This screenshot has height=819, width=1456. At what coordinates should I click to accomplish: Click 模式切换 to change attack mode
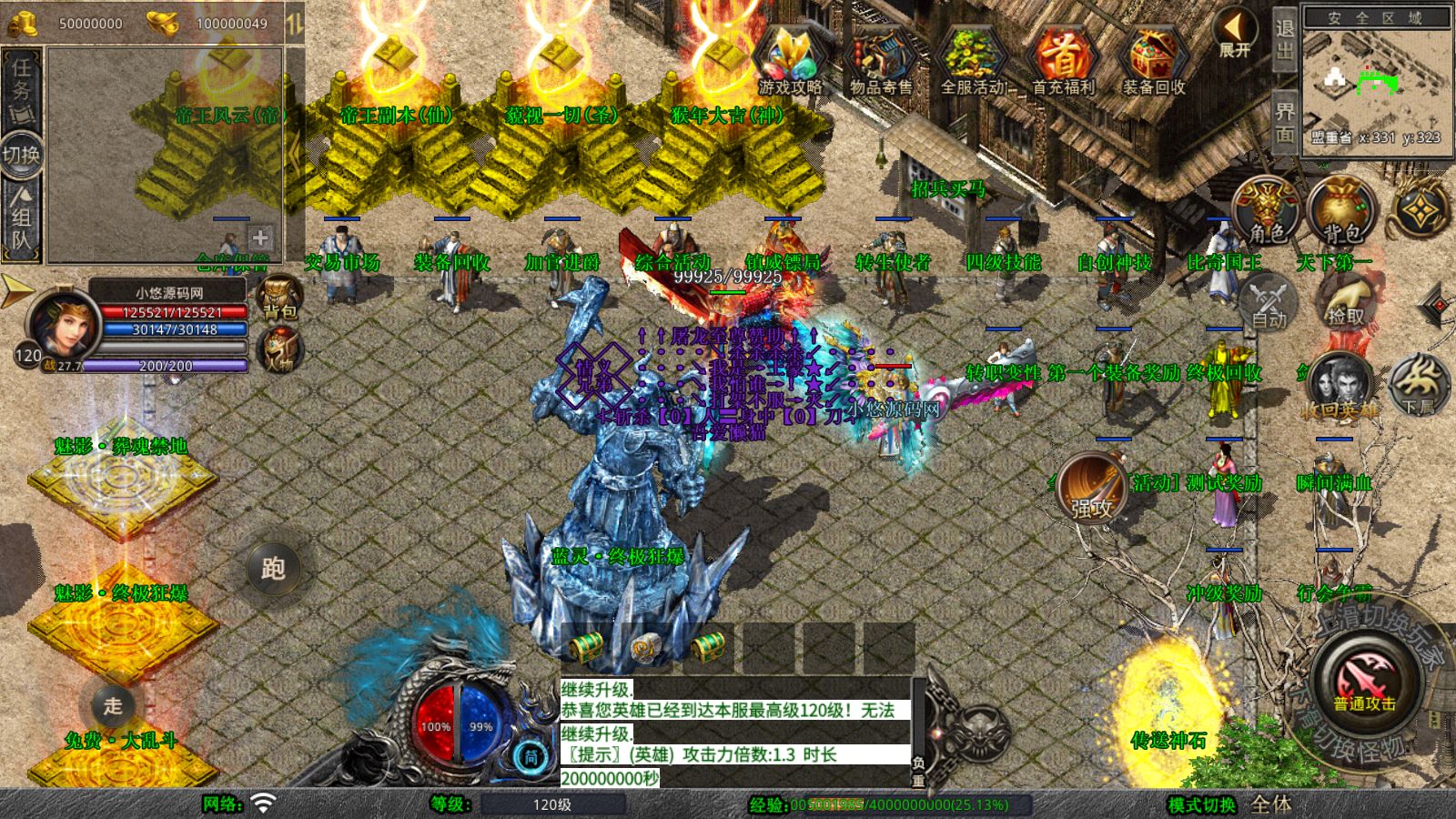[x=1201, y=804]
